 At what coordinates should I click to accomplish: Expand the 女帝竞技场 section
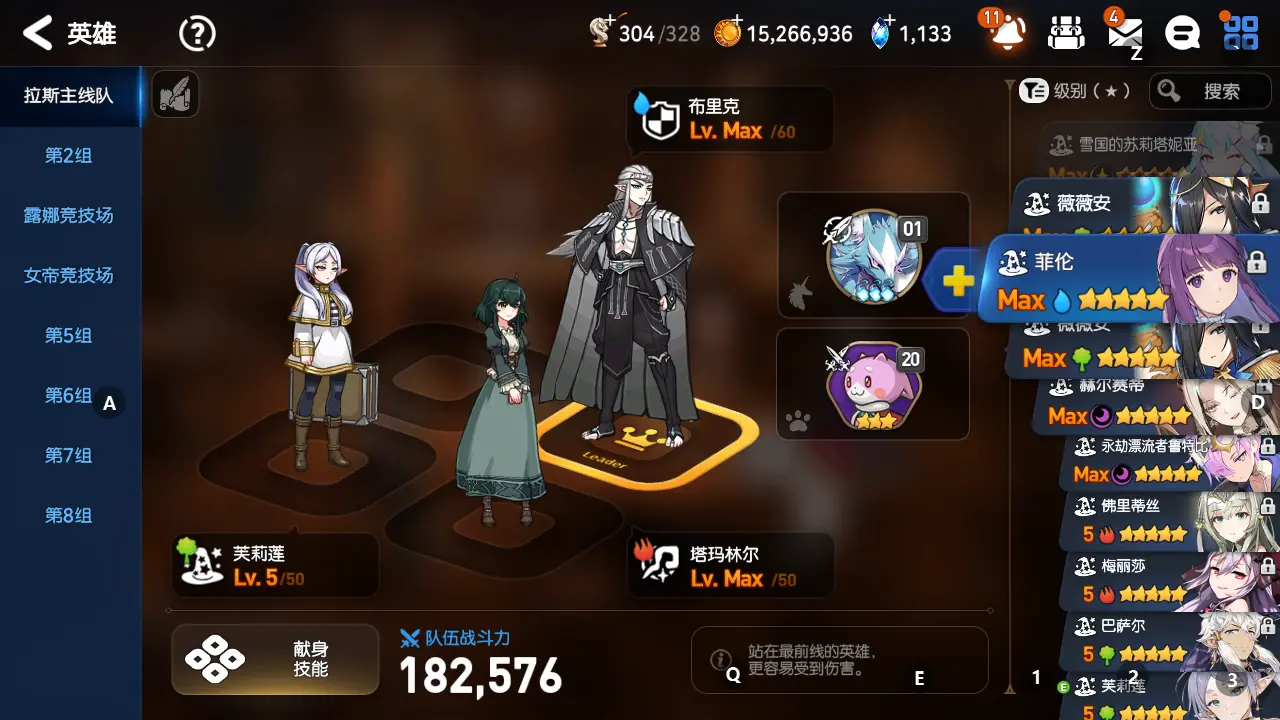point(69,276)
